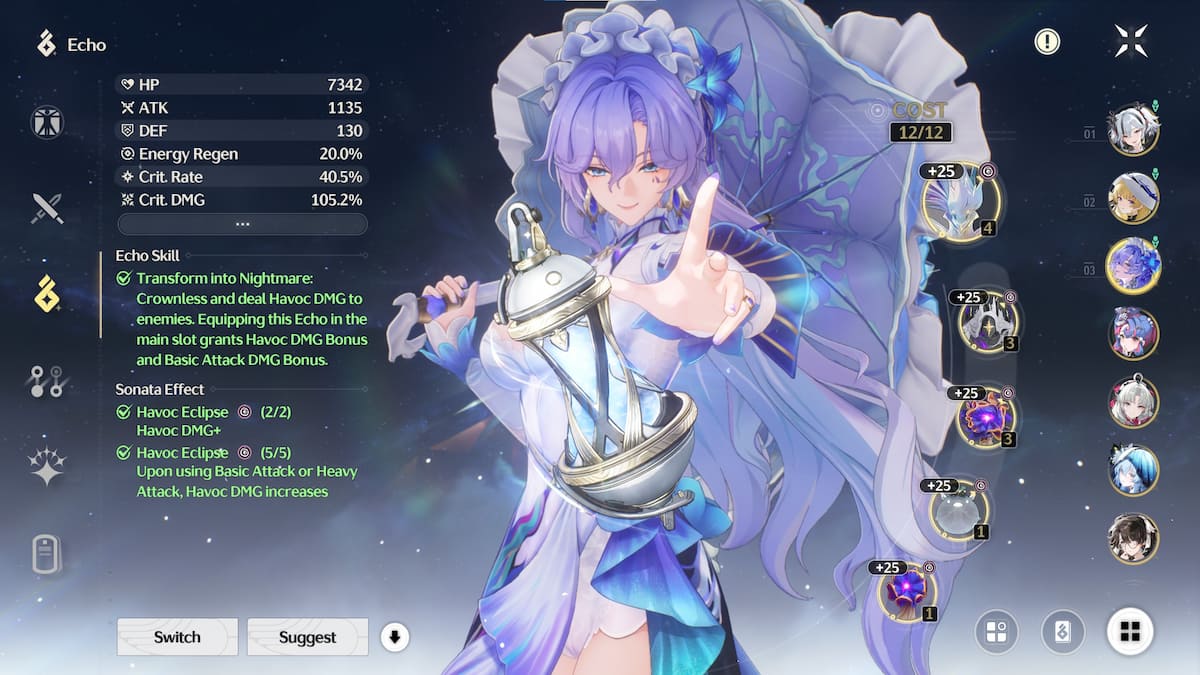
Task: Click the Switch button
Action: click(177, 637)
